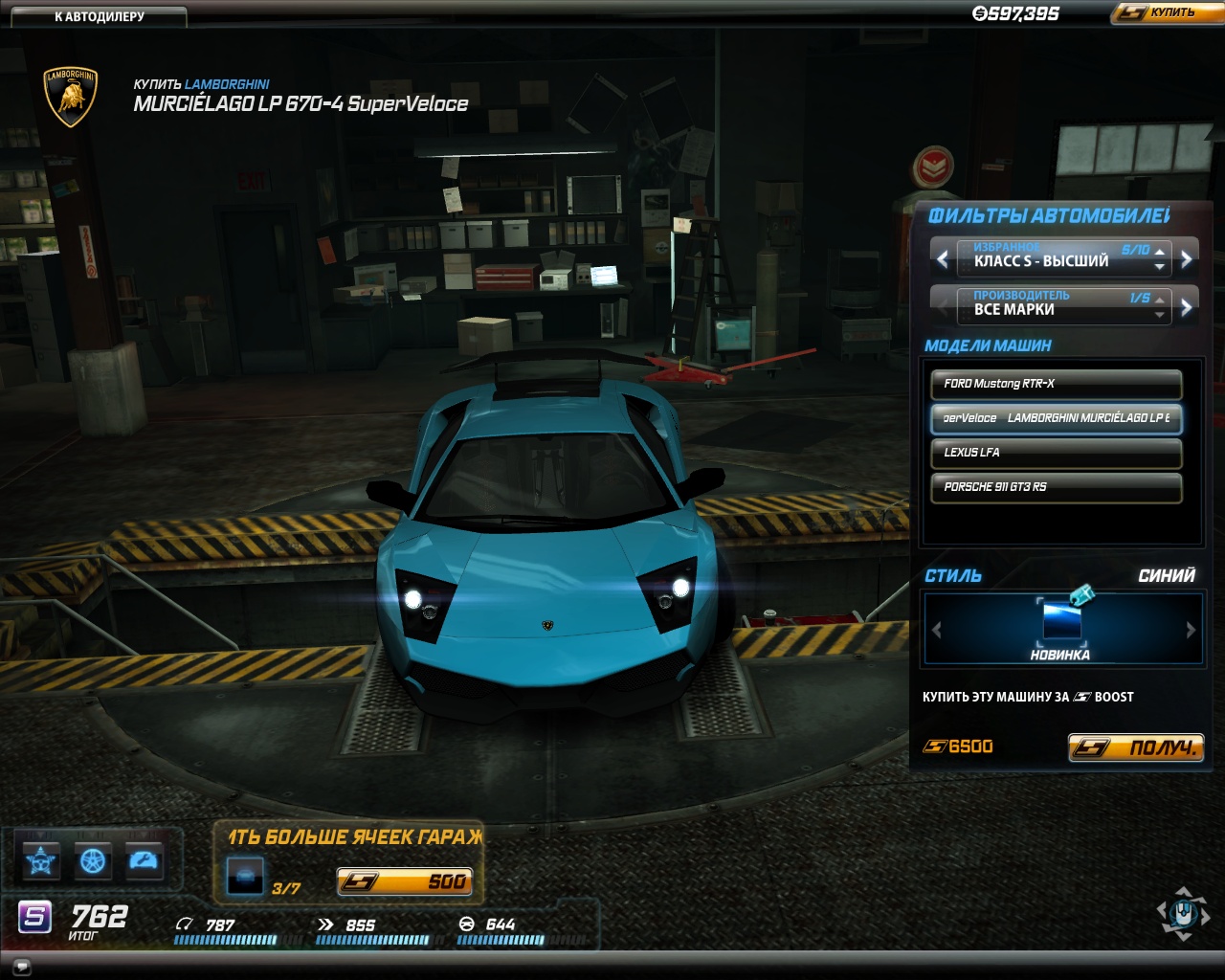
Task: Select the blue 'Новинка' style thumbnail
Action: pyautogui.click(x=1061, y=622)
